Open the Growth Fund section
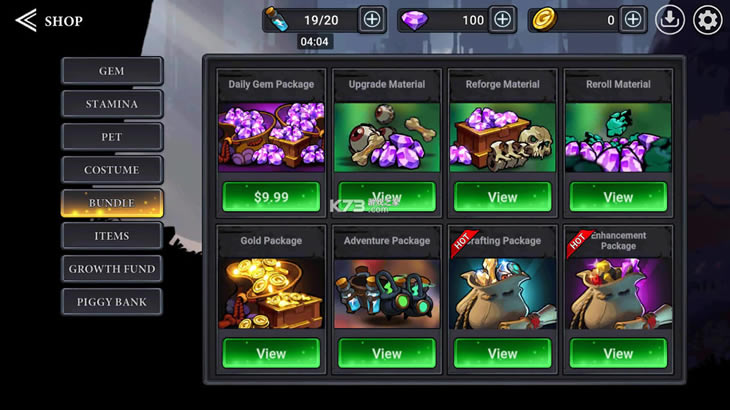 [112, 269]
